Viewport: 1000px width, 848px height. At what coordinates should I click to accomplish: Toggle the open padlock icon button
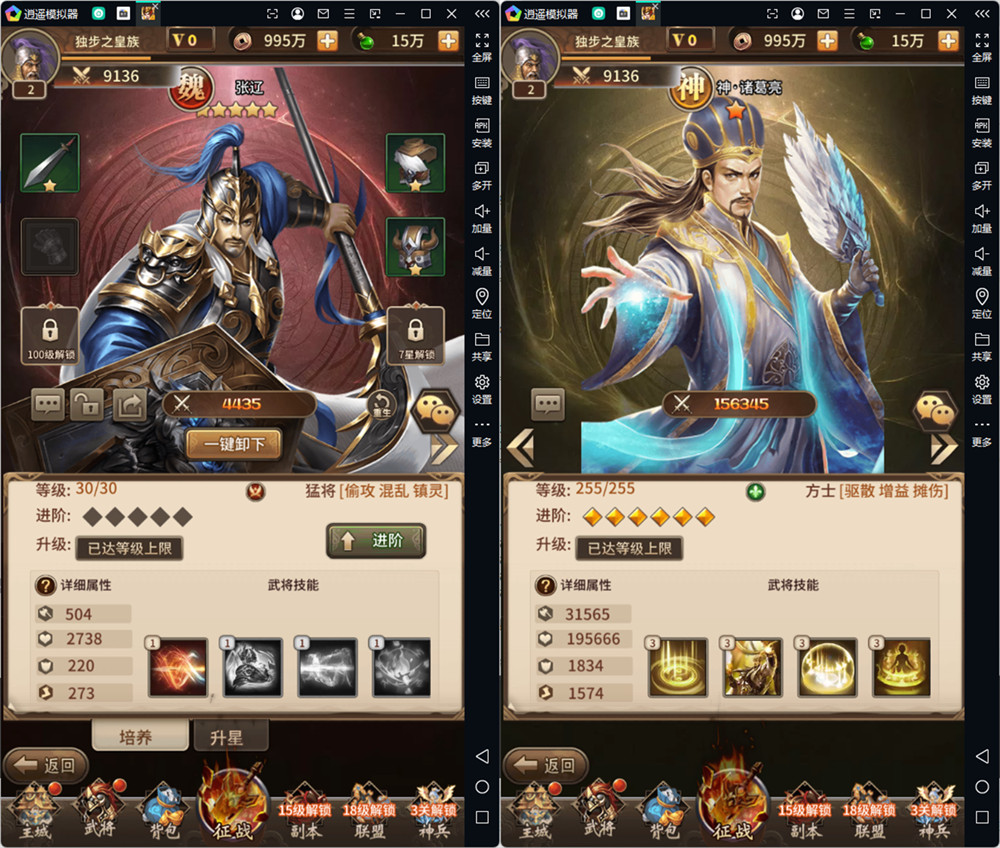(x=87, y=404)
